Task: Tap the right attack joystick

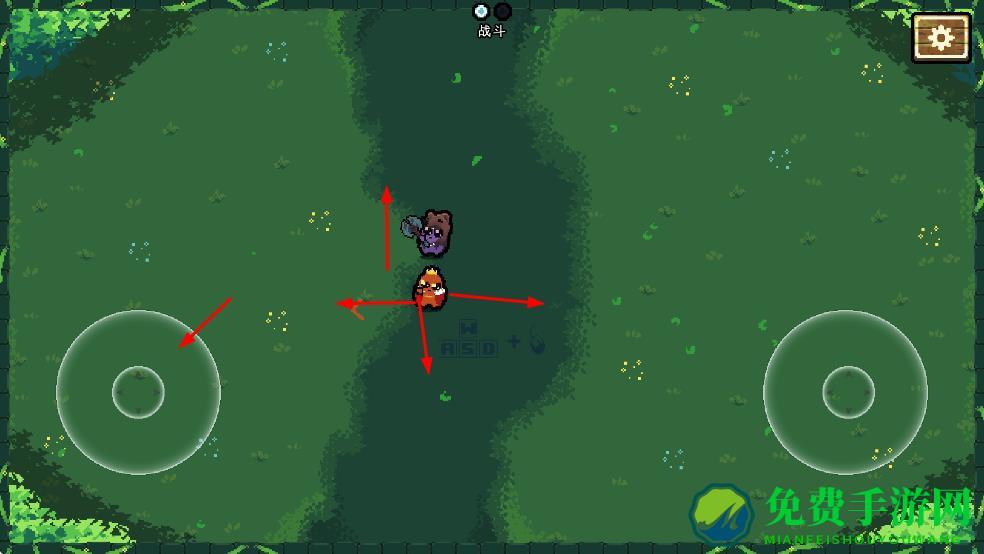Action: (x=847, y=392)
